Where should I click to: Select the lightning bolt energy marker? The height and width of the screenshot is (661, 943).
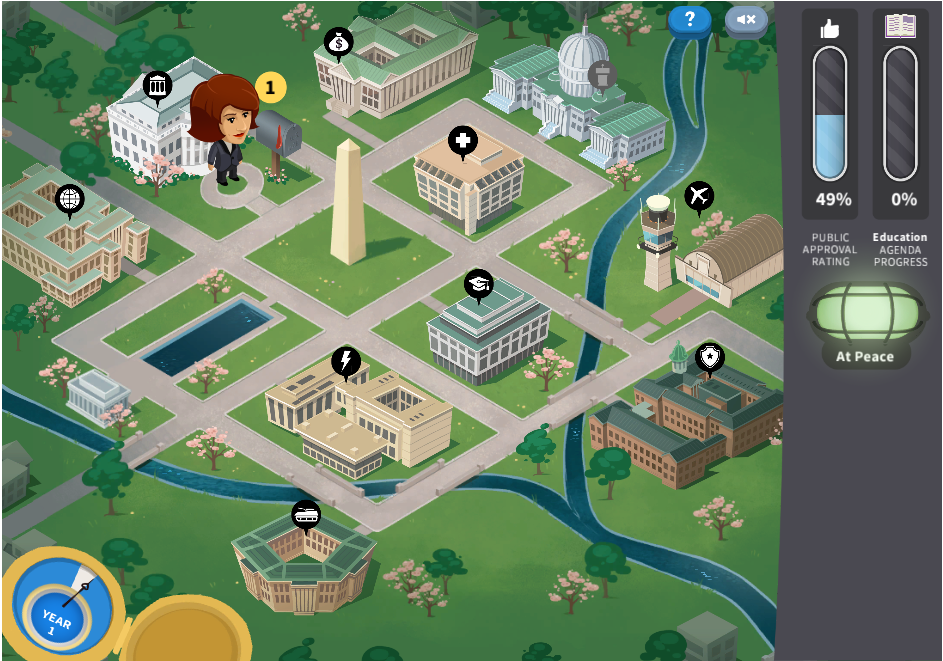(x=346, y=361)
